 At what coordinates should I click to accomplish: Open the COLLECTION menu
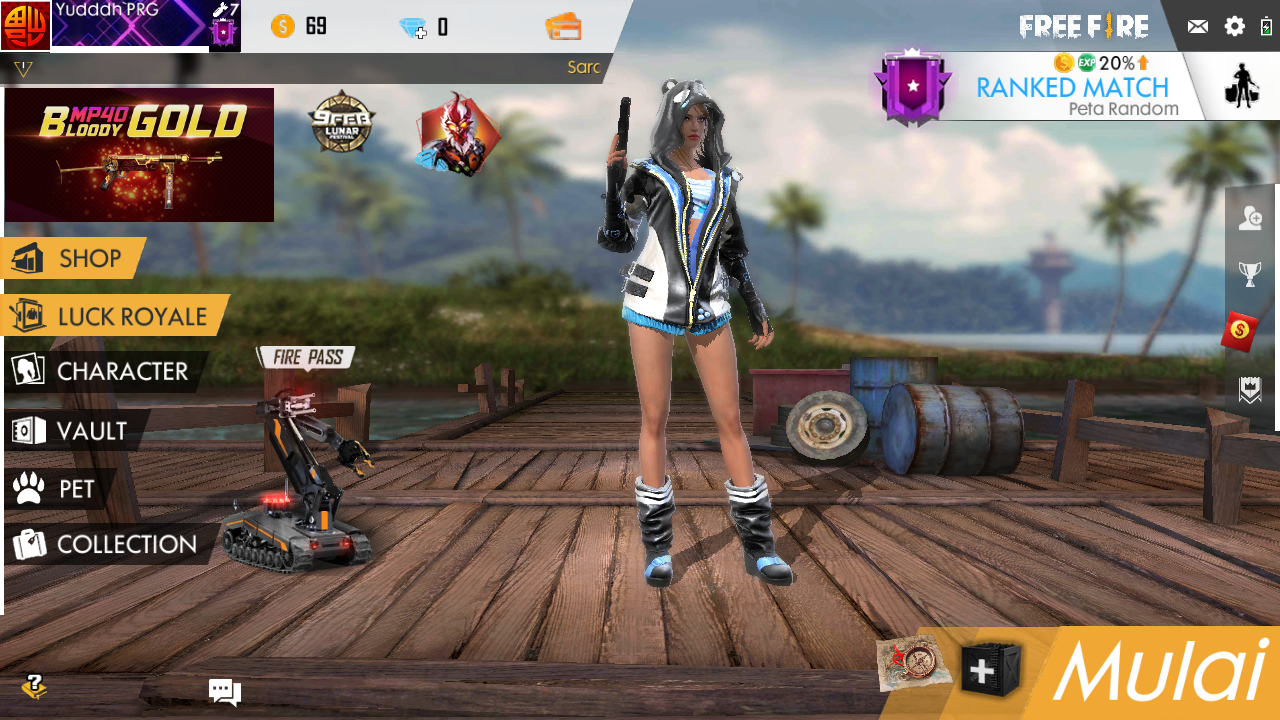106,545
